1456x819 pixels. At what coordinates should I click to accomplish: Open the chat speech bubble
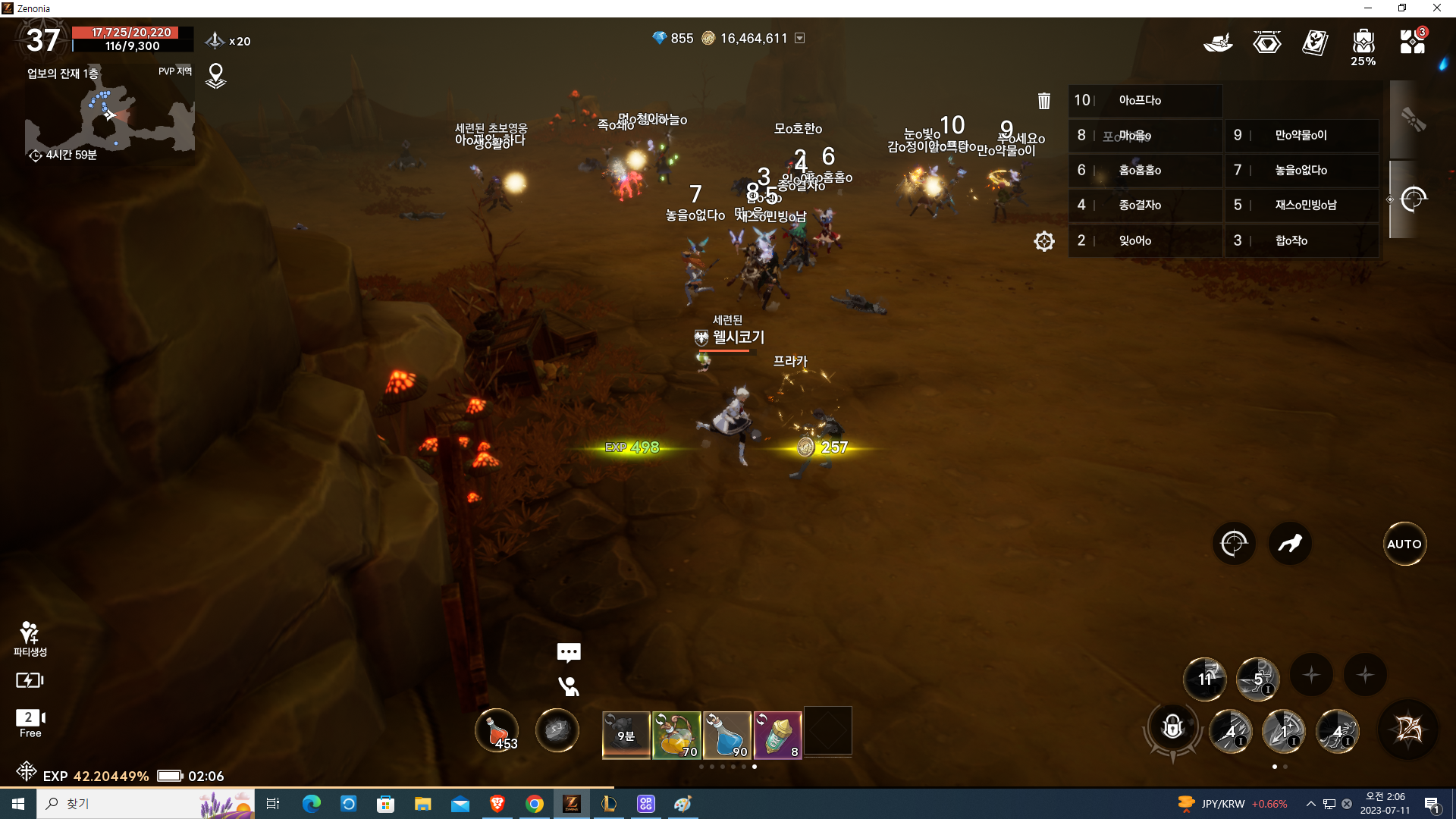point(569,651)
